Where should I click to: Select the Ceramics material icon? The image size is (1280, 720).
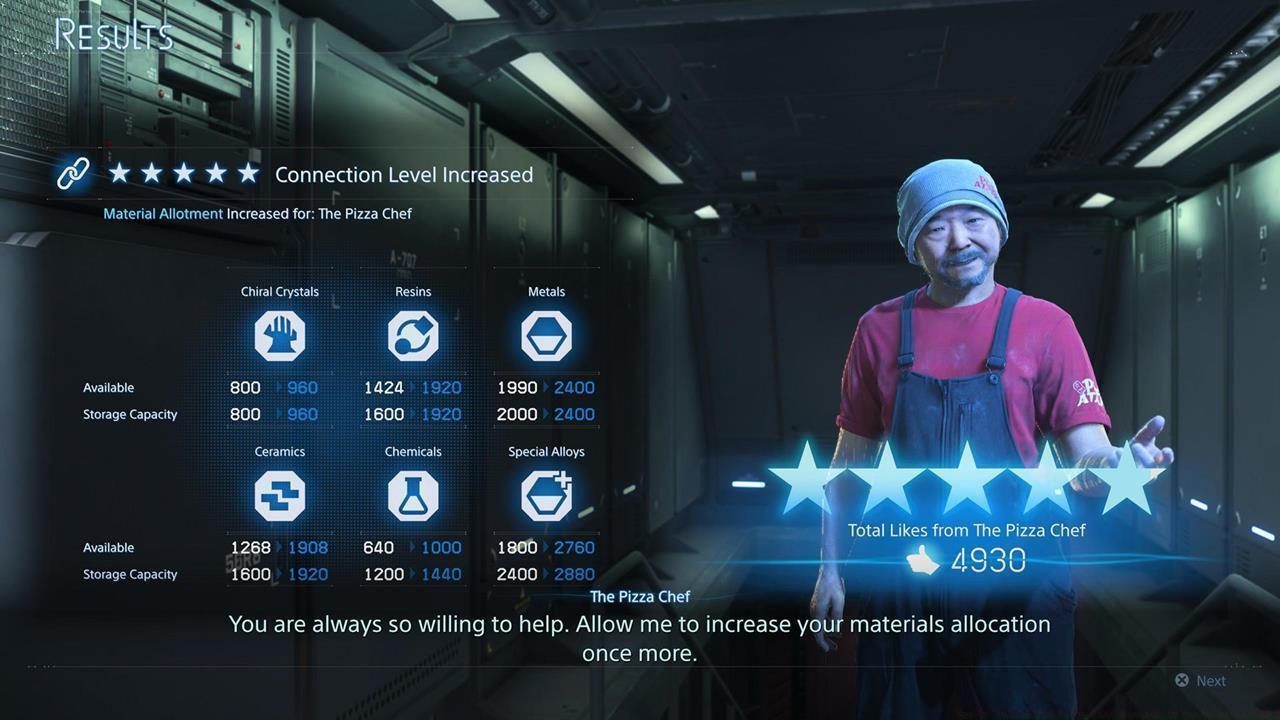coord(280,495)
